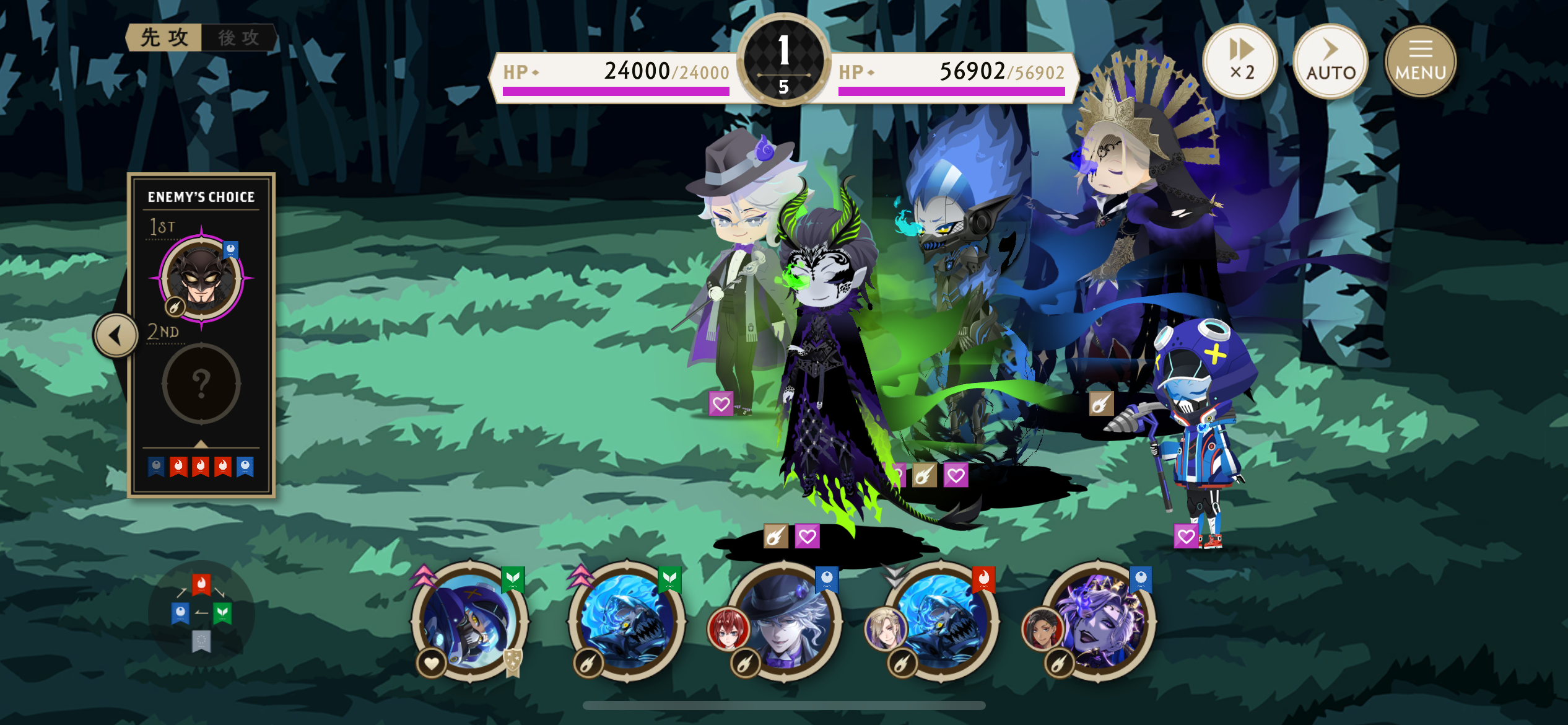Choose the blue flame card with green element
The height and width of the screenshot is (725, 1568).
point(627,622)
